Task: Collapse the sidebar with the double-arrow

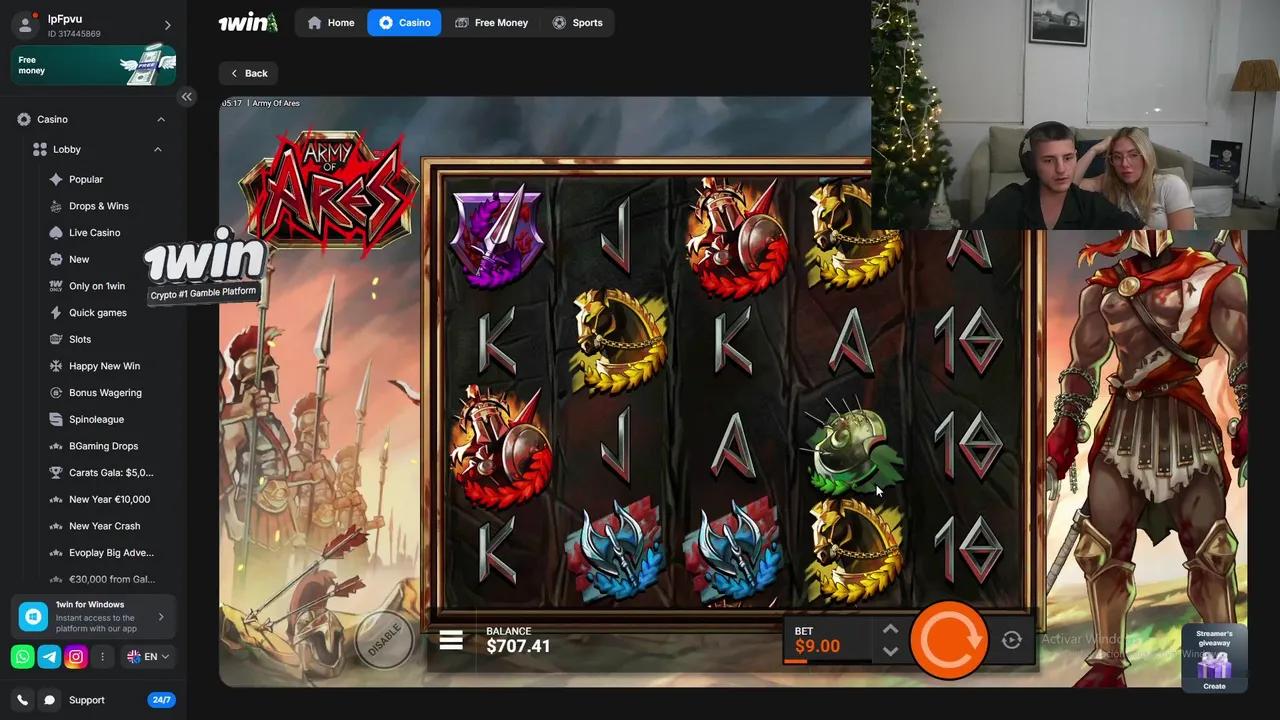Action: click(x=187, y=96)
